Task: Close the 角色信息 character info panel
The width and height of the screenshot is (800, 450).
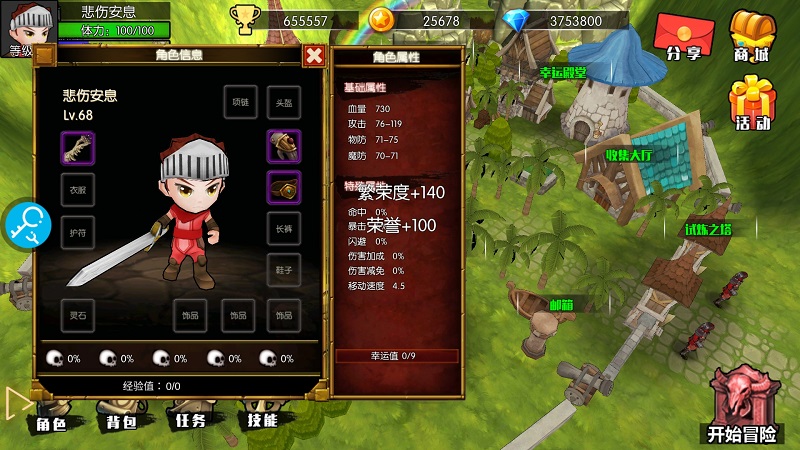Action: (x=314, y=57)
